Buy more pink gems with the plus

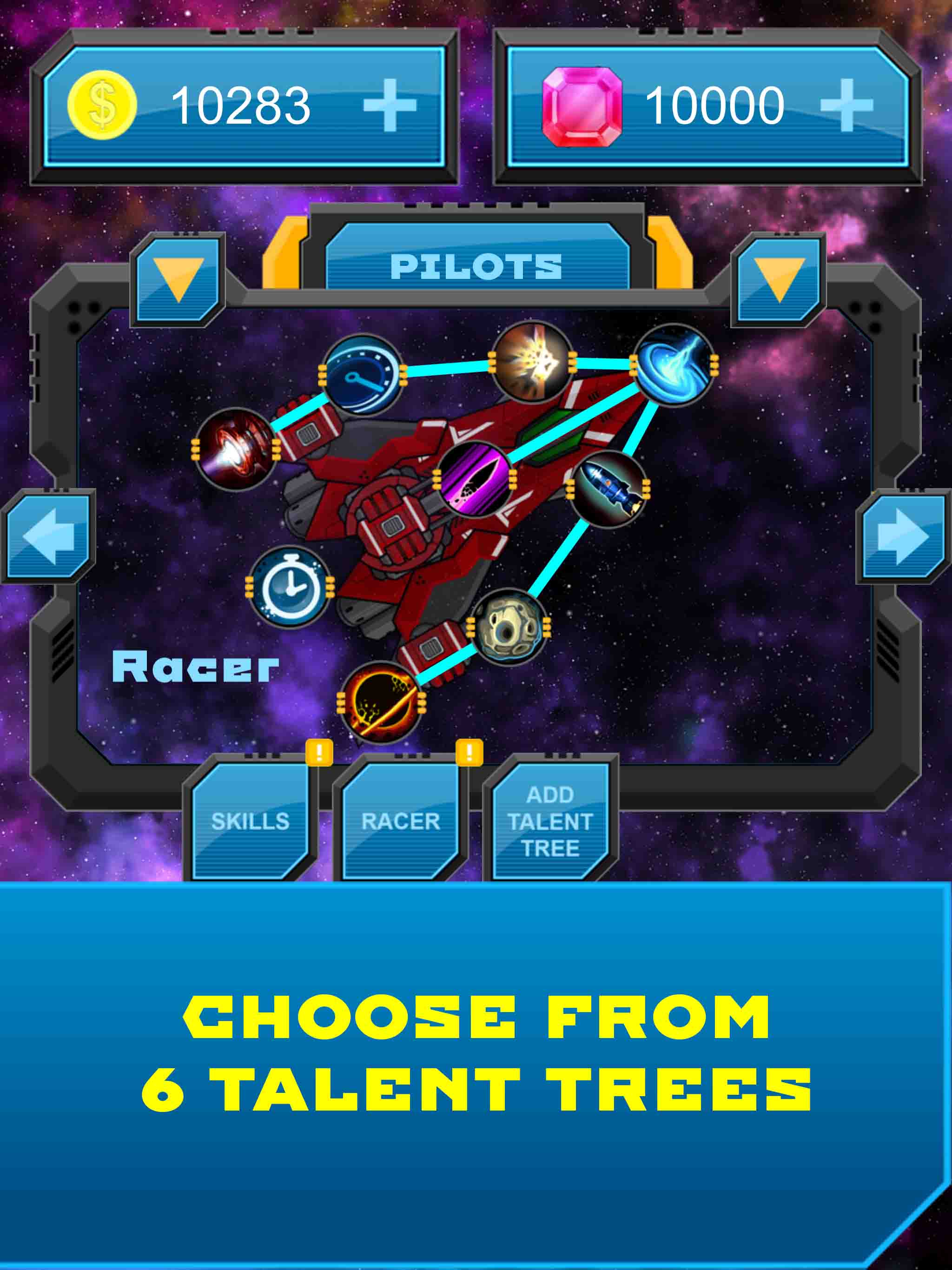pos(846,105)
